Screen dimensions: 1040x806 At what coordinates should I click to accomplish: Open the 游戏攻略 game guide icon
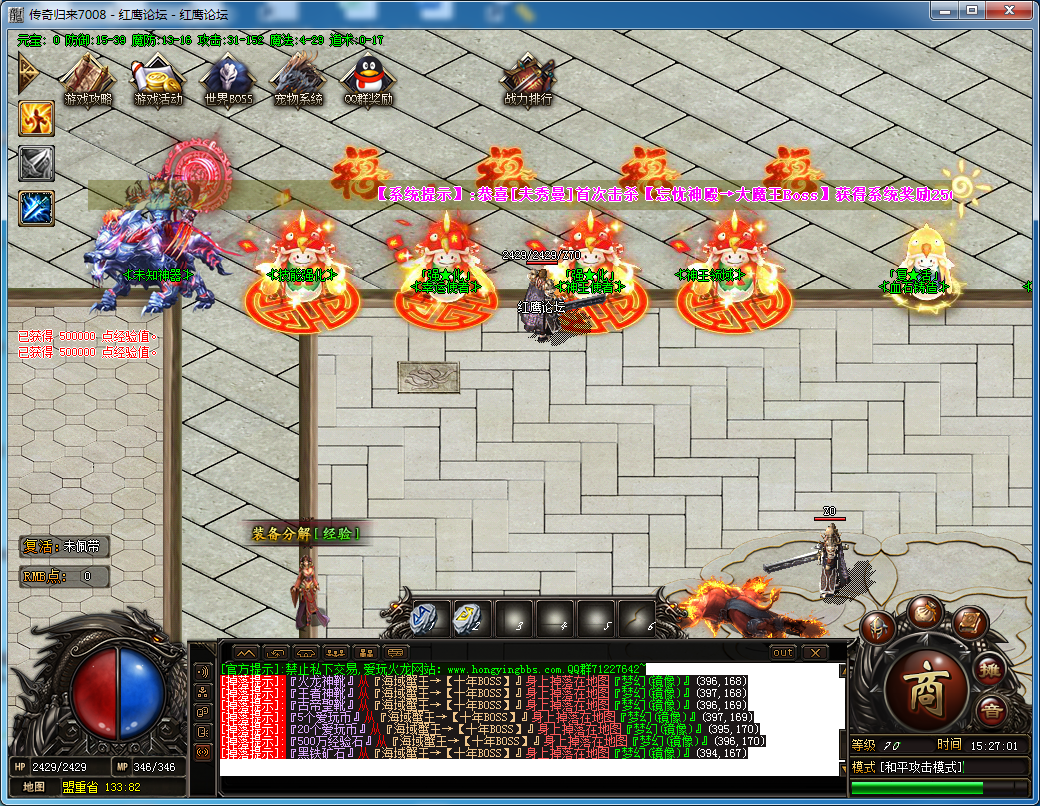87,77
